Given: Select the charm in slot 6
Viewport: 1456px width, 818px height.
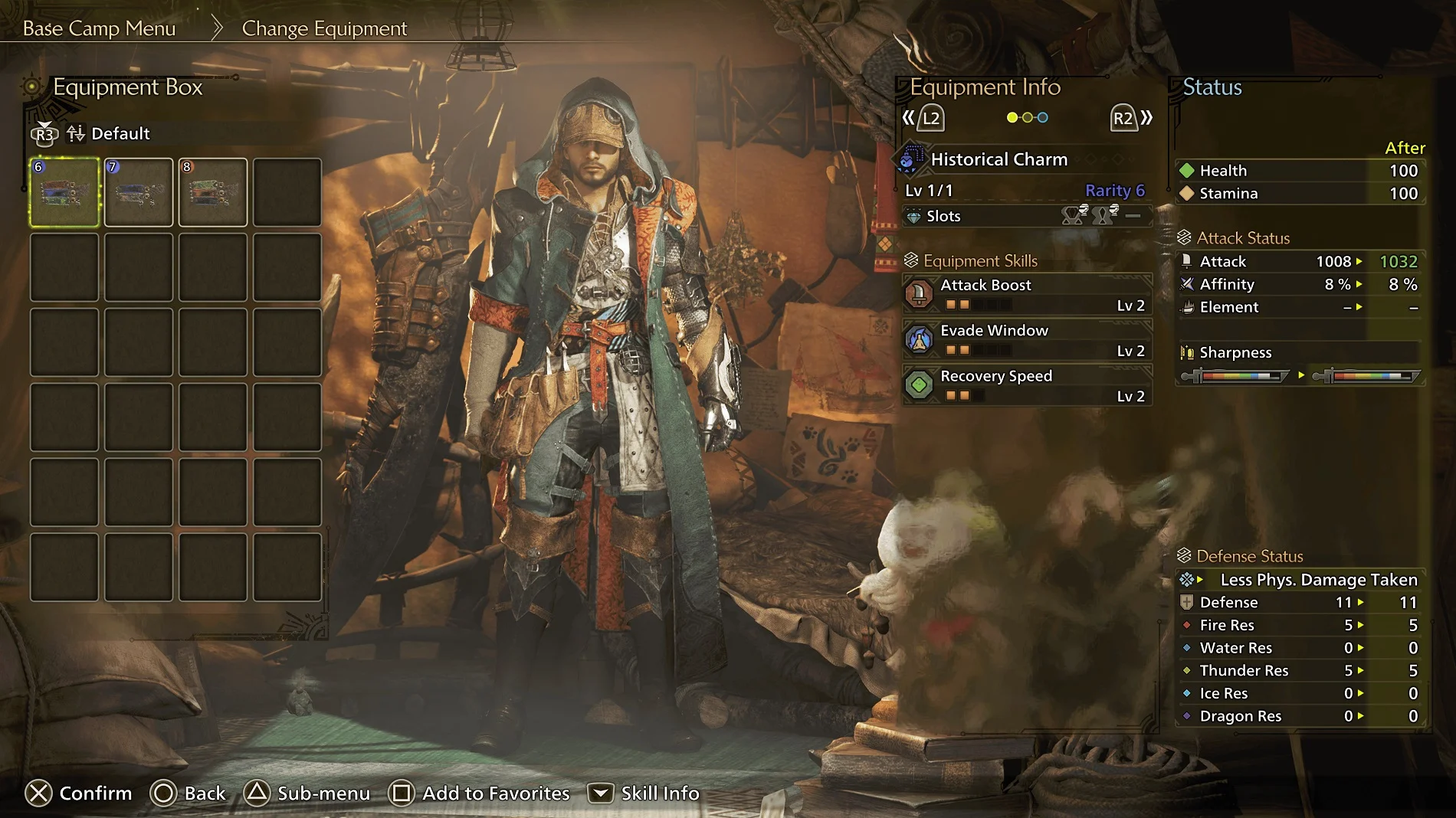Looking at the screenshot, I should click(x=64, y=192).
